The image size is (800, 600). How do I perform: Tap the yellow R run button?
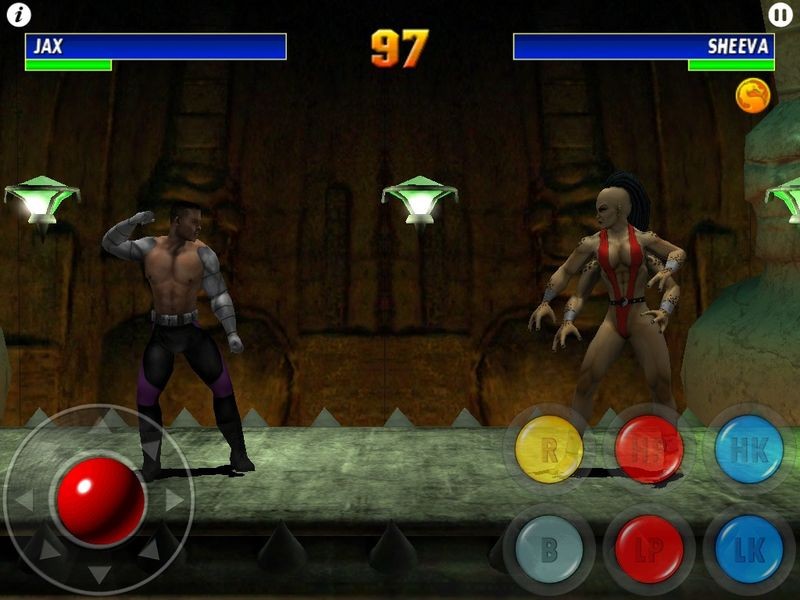[549, 449]
